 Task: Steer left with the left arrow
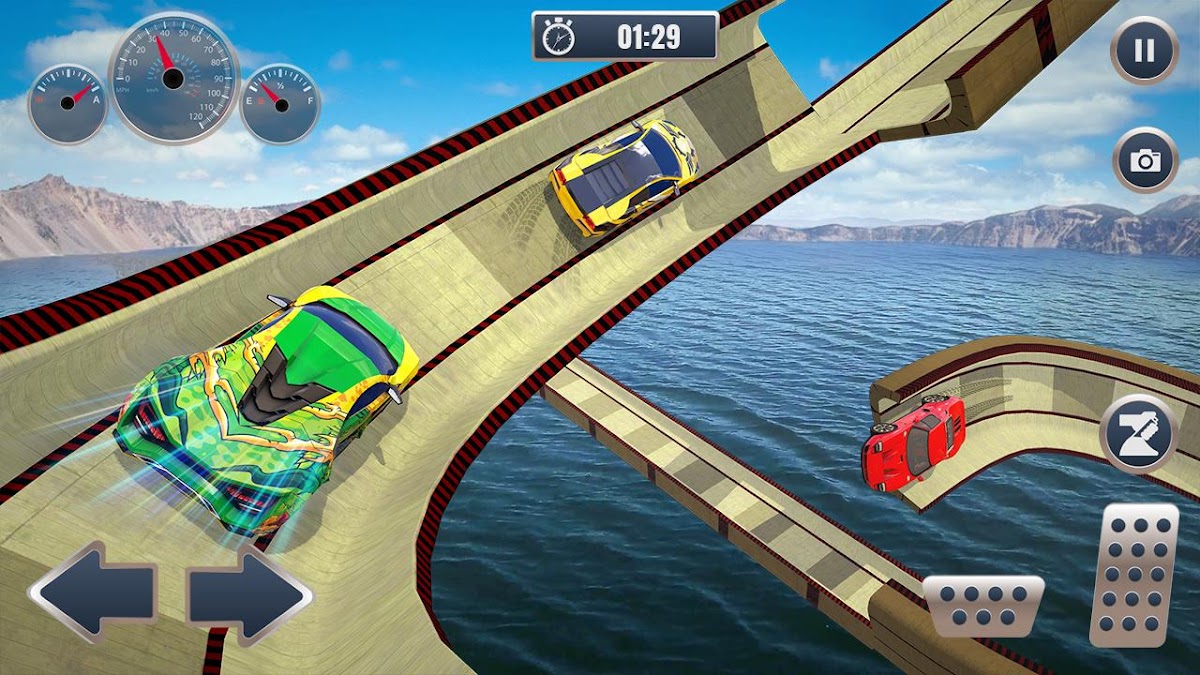93,591
